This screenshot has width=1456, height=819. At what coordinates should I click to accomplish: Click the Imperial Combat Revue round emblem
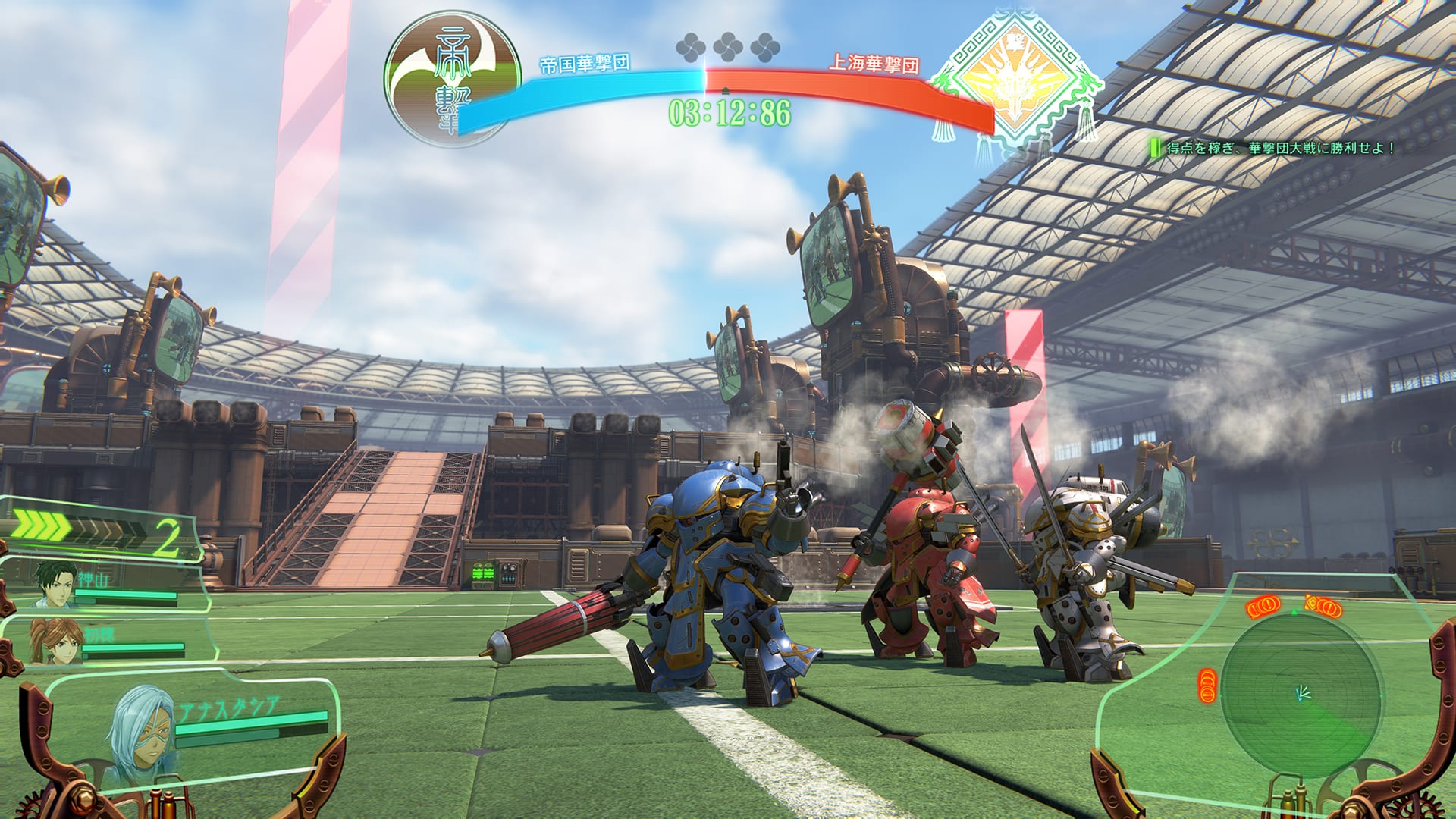453,77
